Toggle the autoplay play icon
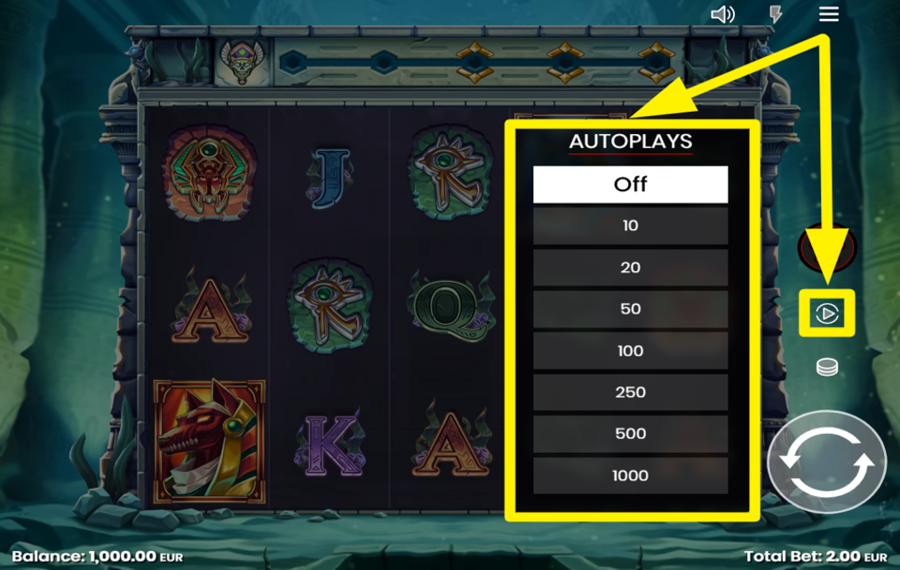The height and width of the screenshot is (570, 900). pyautogui.click(x=827, y=314)
